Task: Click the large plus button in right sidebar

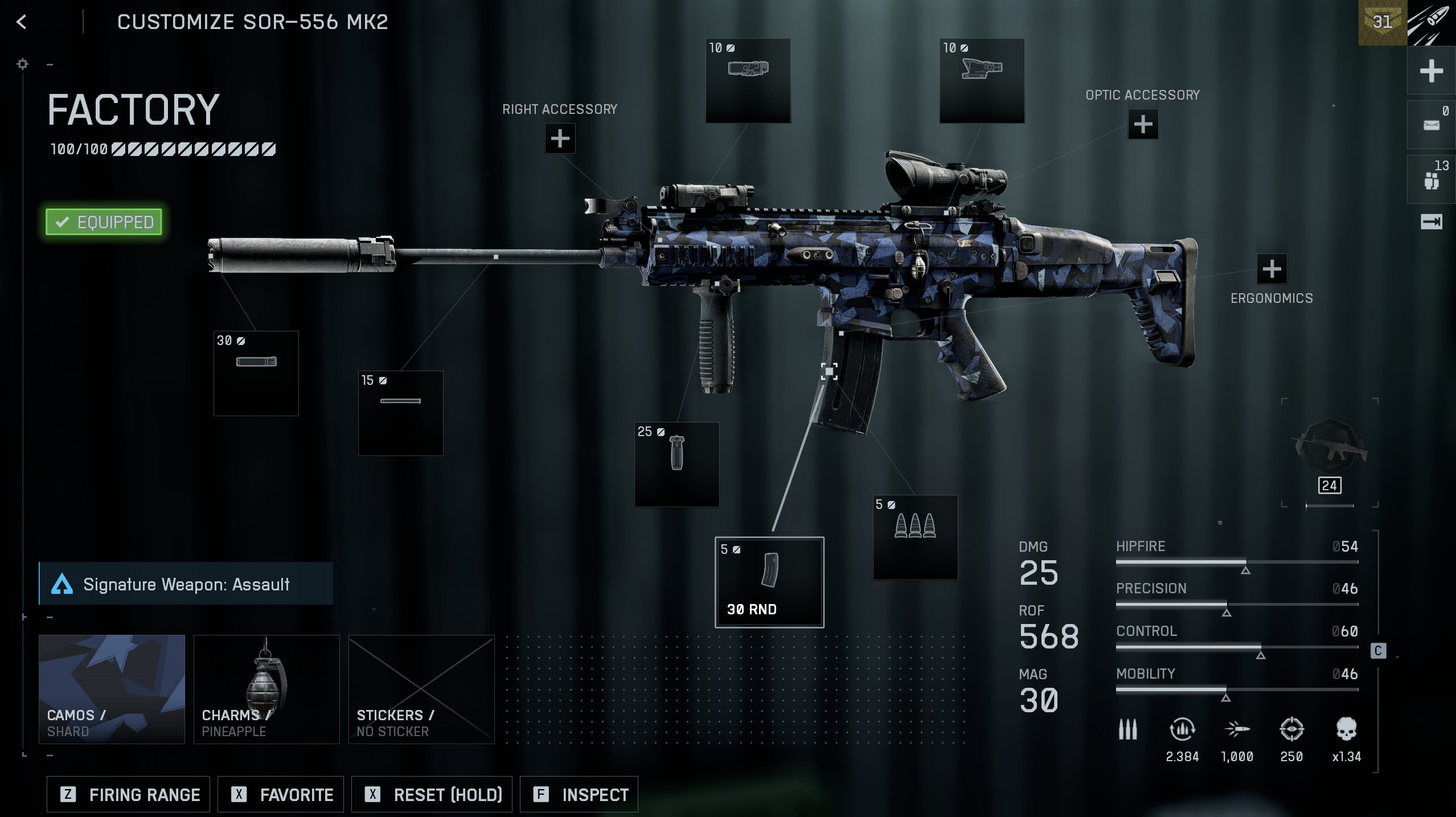Action: (x=1431, y=71)
